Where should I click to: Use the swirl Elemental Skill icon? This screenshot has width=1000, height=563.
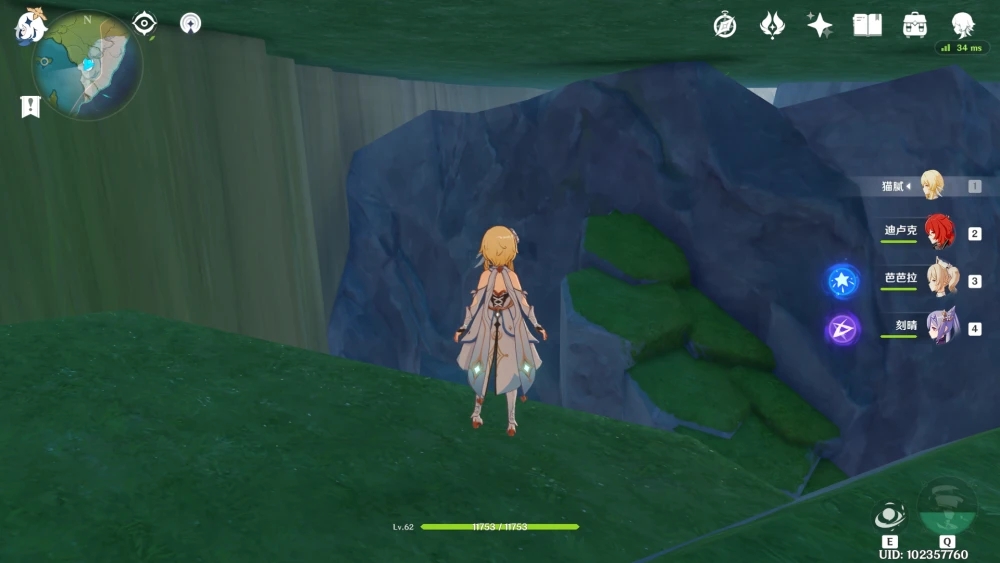pos(888,515)
